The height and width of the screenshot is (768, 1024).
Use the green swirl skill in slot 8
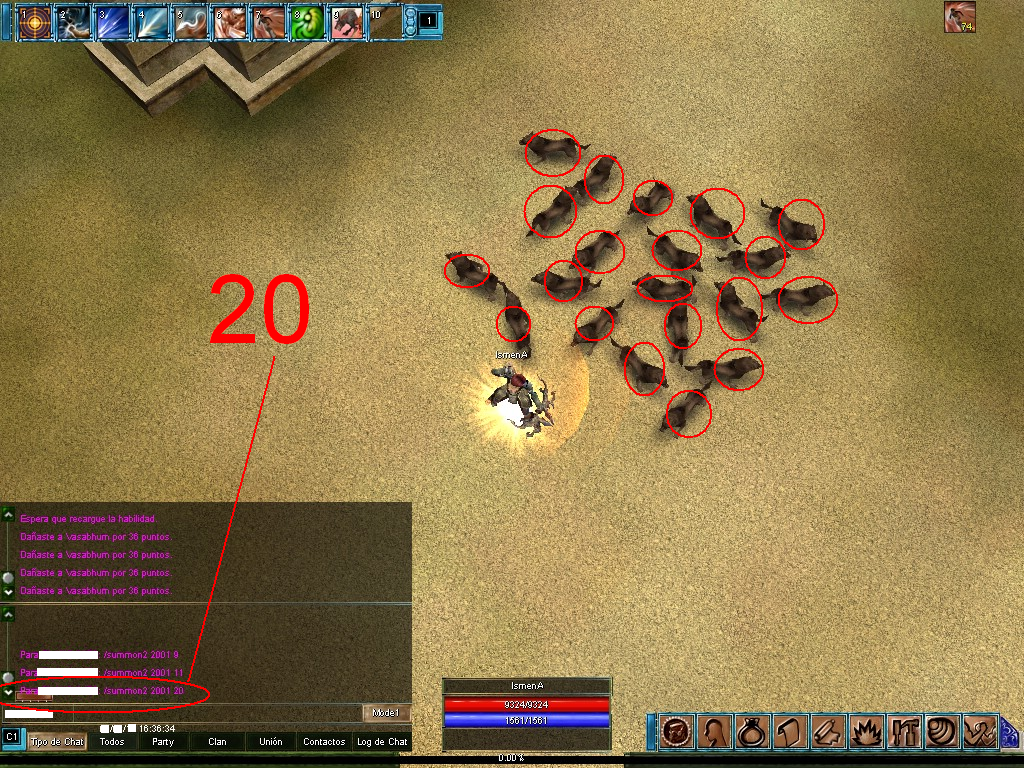307,22
